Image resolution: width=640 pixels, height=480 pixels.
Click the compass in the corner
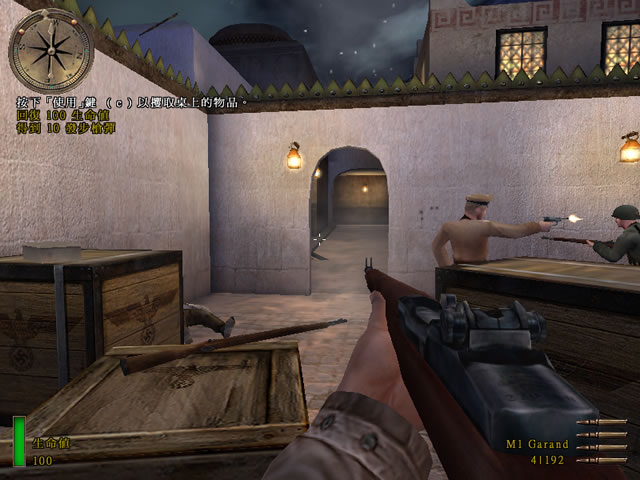click(x=50, y=49)
